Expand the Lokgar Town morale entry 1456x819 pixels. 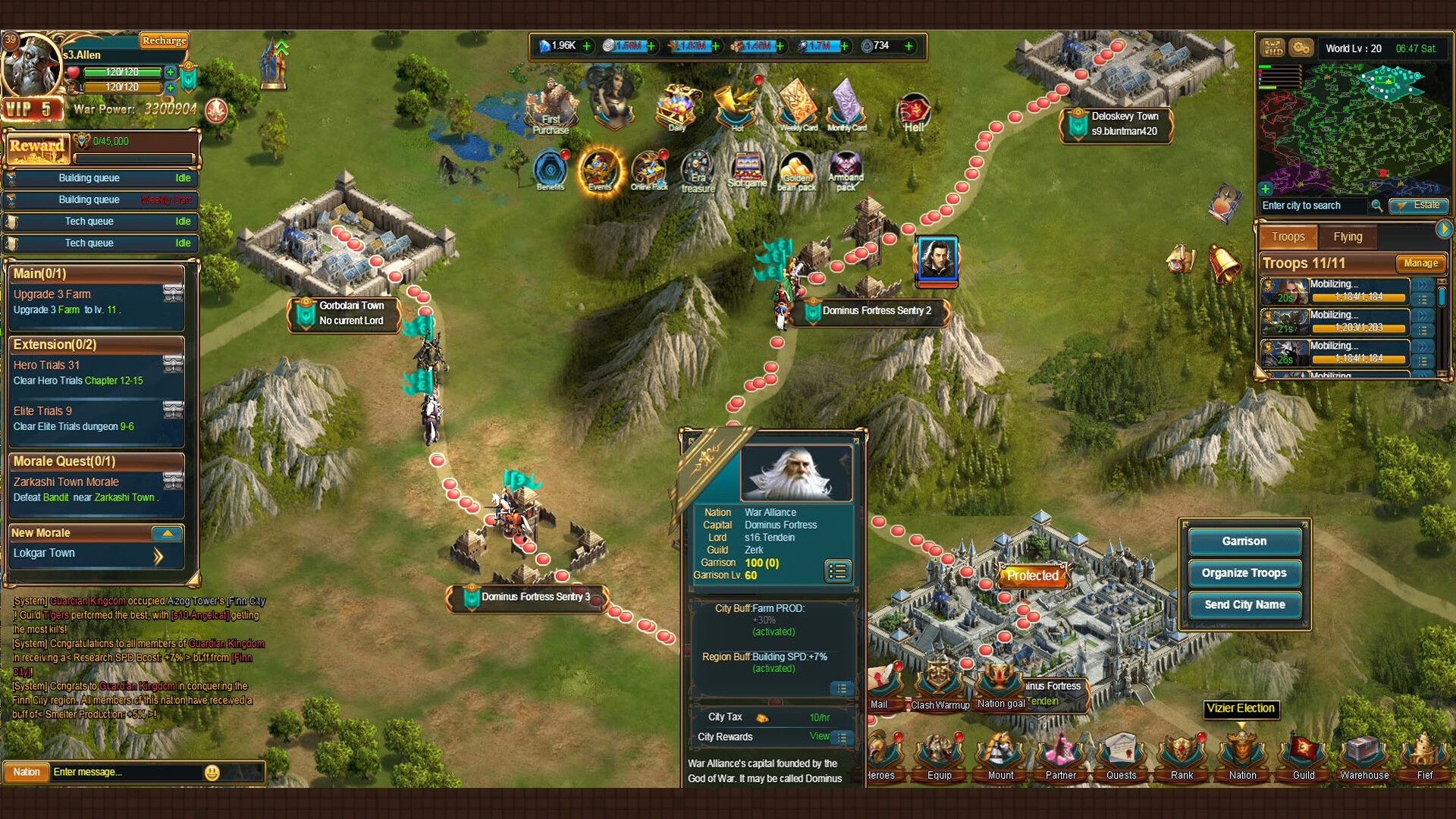tap(158, 556)
